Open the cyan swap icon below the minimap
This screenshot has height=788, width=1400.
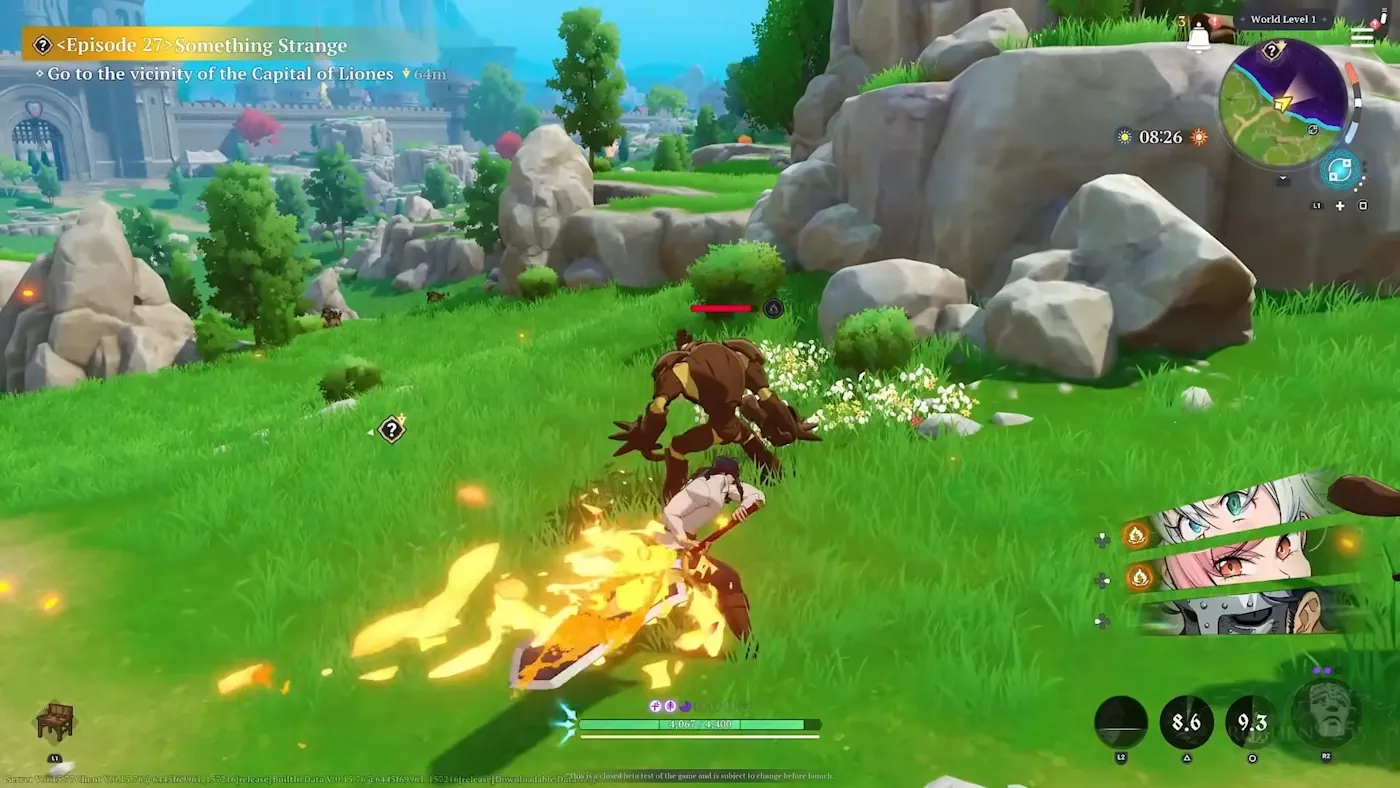[1339, 169]
